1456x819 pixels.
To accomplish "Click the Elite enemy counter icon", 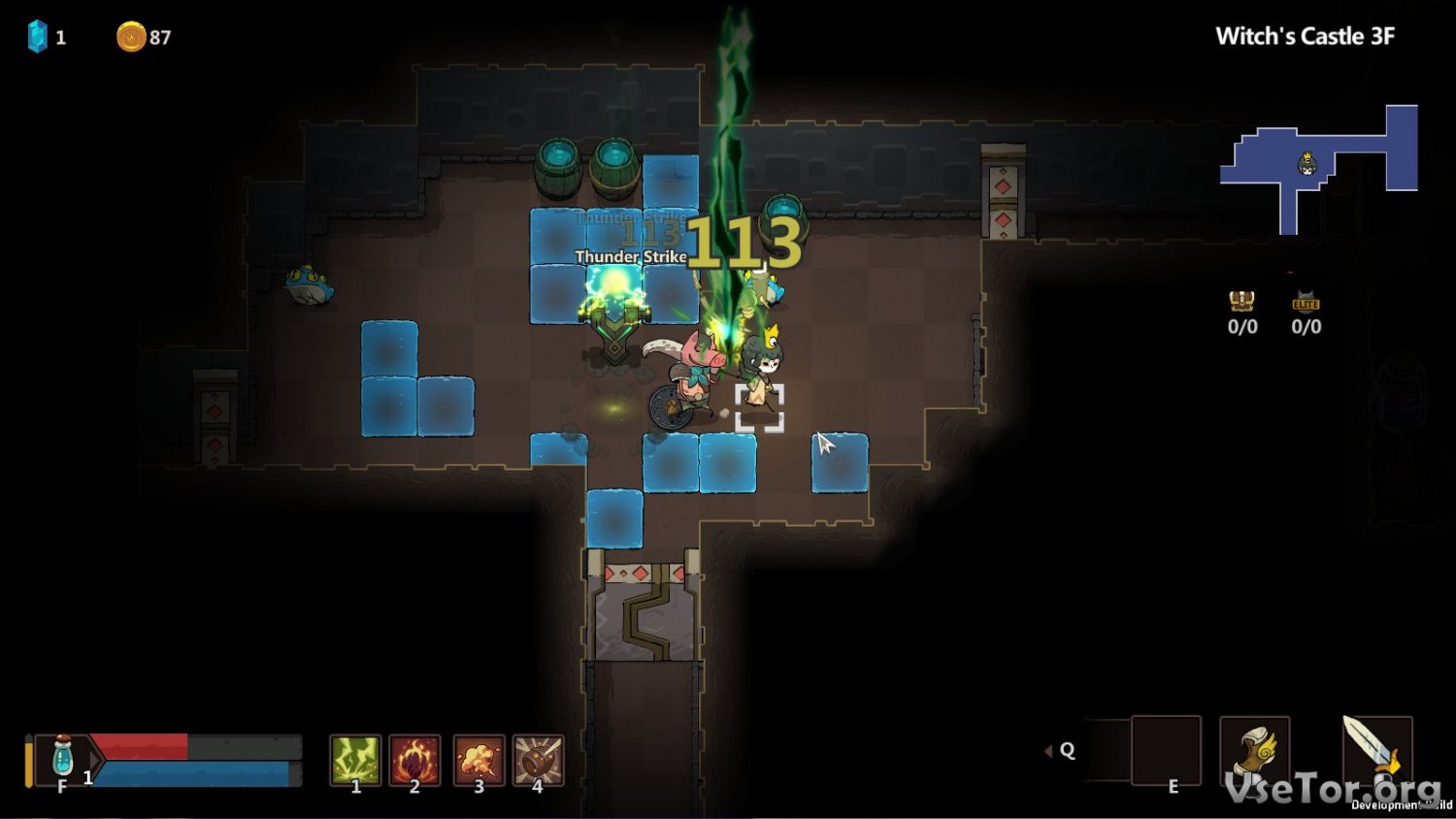I will click(x=1306, y=302).
